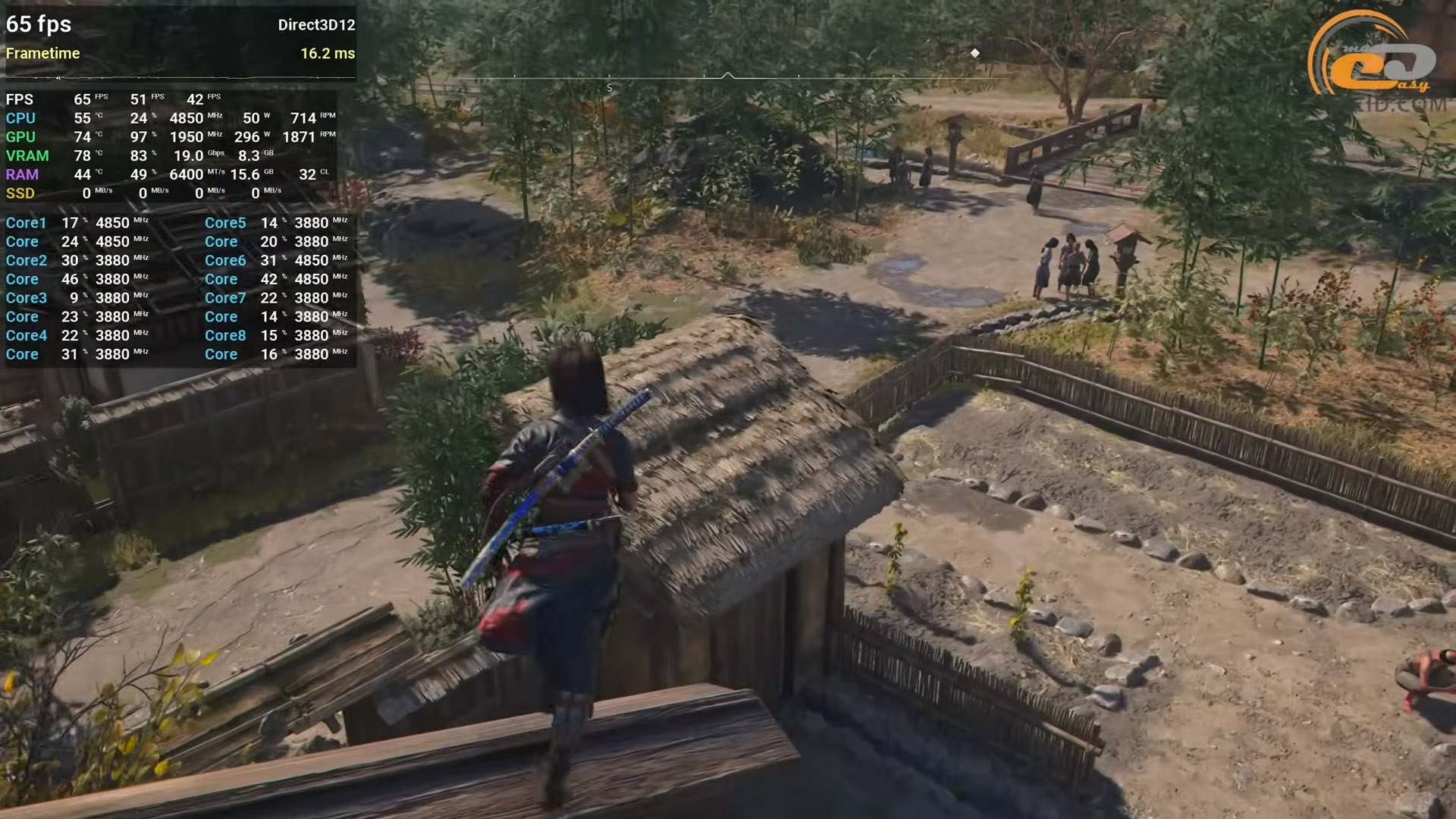Select the South heading letter on the compass
1456x819 pixels.
click(x=609, y=89)
